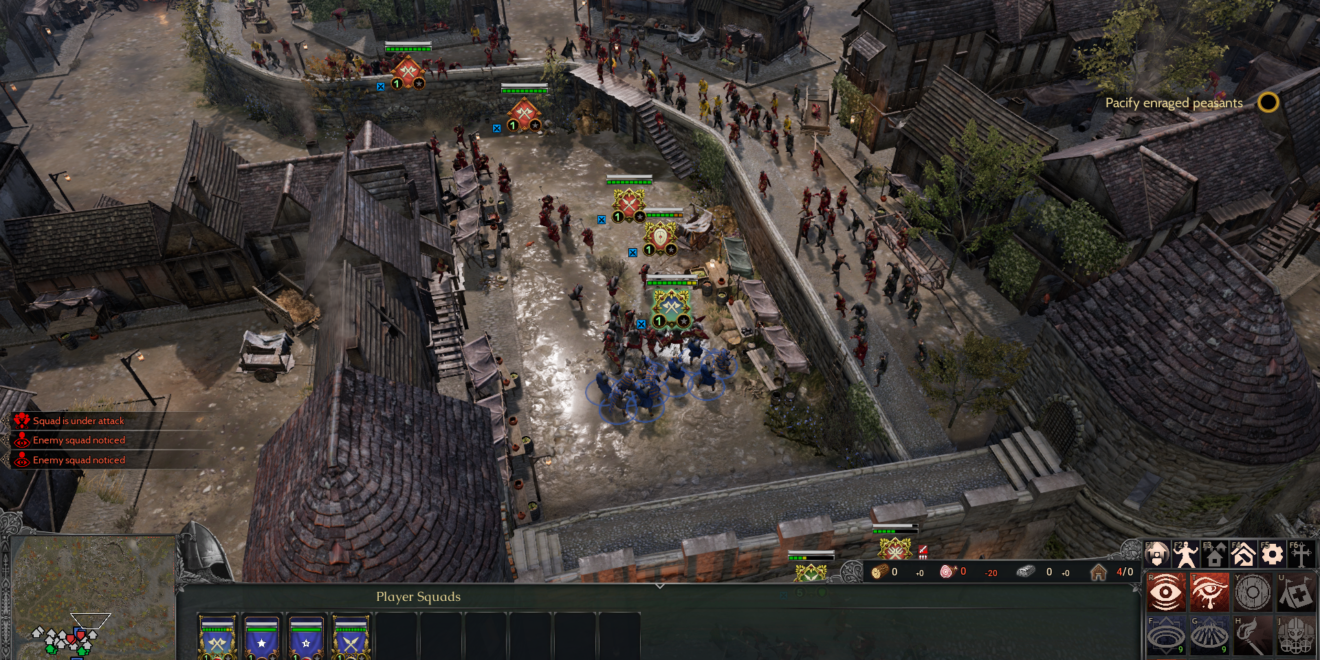
Task: Choose the spiked ring formation icon
Action: (1209, 635)
